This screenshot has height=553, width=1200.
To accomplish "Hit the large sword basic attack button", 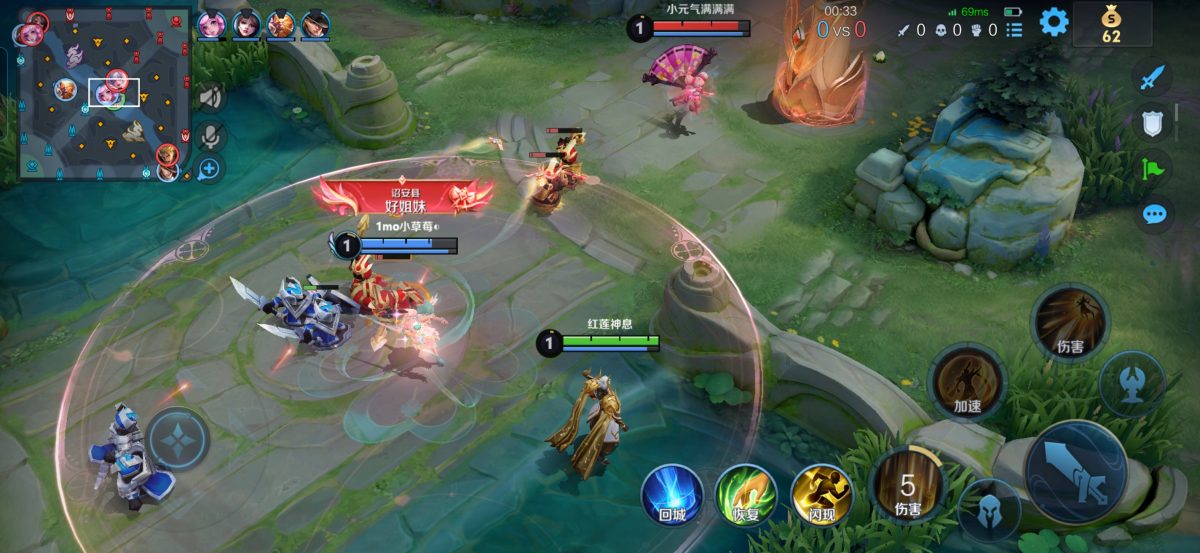I will (1076, 471).
